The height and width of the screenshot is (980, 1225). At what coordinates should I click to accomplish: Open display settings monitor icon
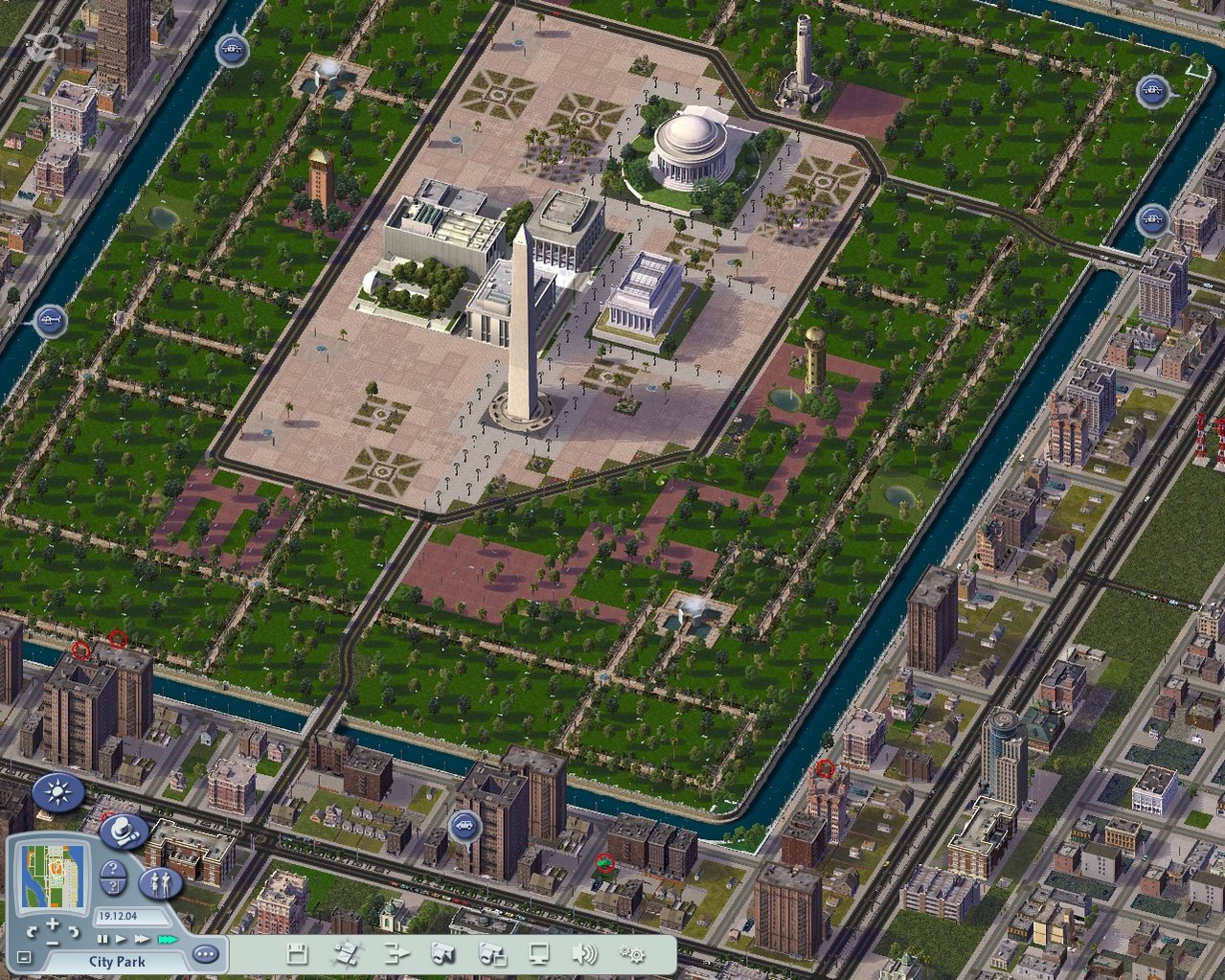coord(539,953)
